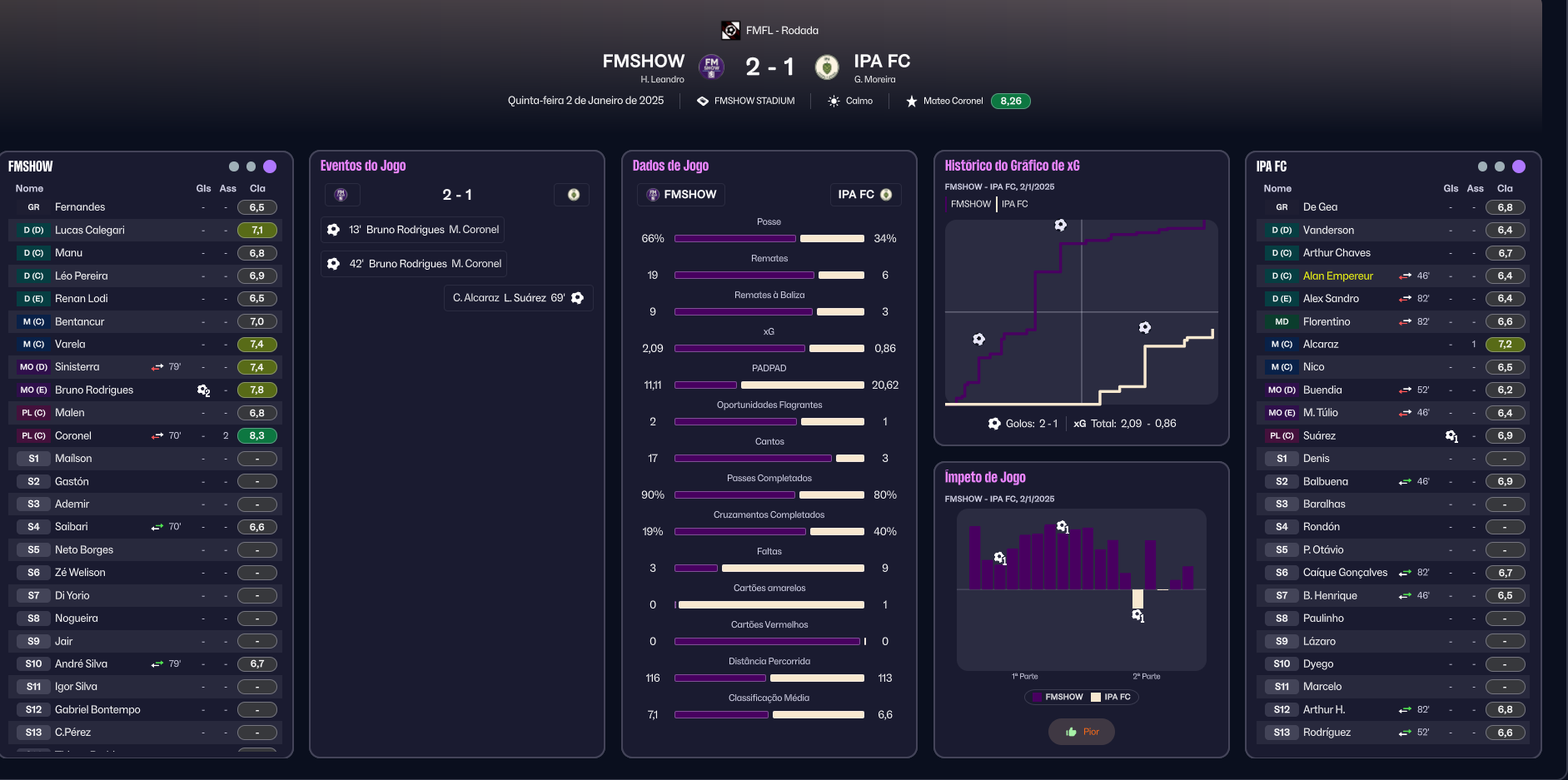Open the FMSHOW STADIUM link
Image resolution: width=1568 pixels, height=780 pixels.
[754, 102]
